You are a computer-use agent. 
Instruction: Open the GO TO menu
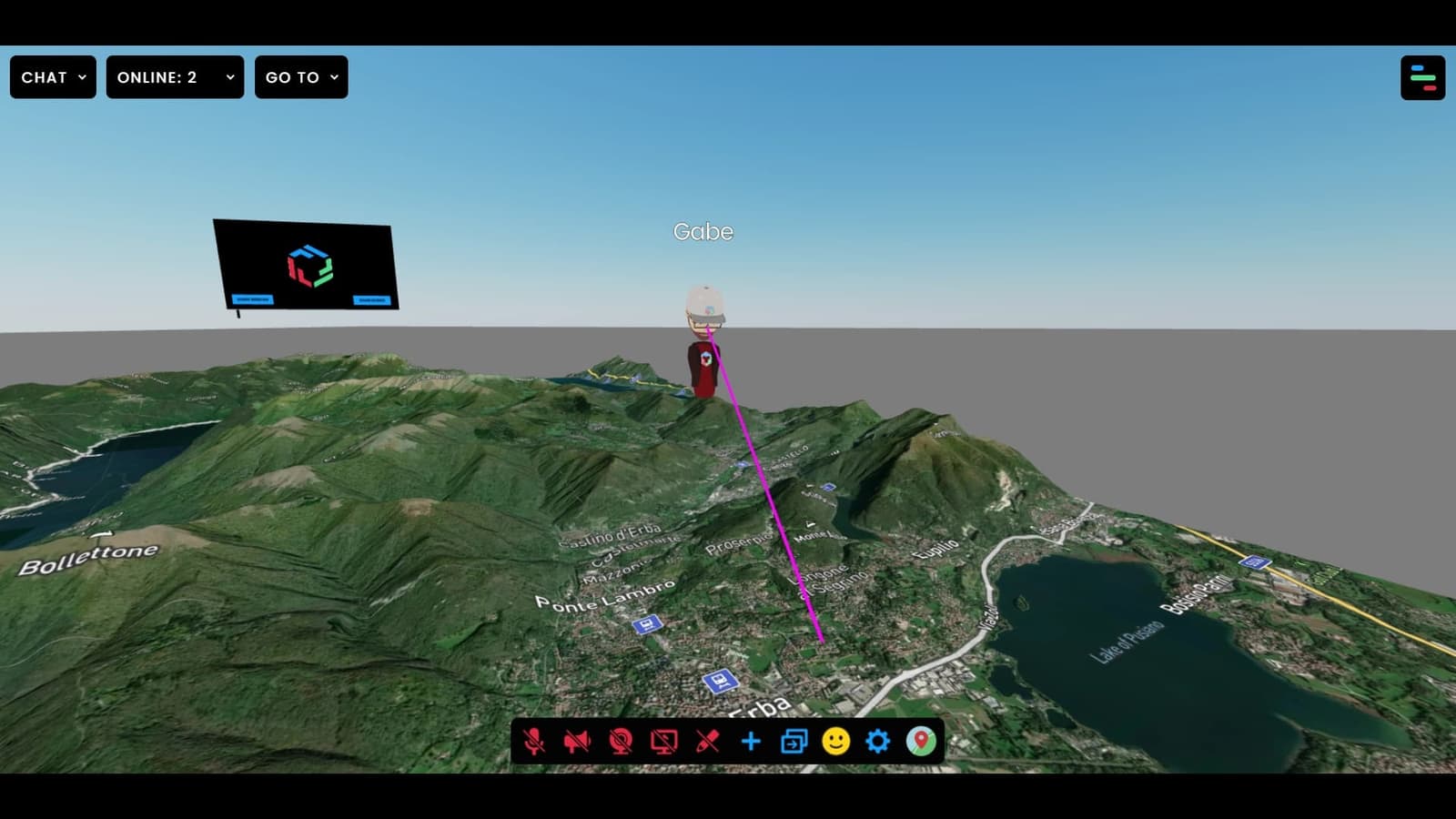pos(301,77)
